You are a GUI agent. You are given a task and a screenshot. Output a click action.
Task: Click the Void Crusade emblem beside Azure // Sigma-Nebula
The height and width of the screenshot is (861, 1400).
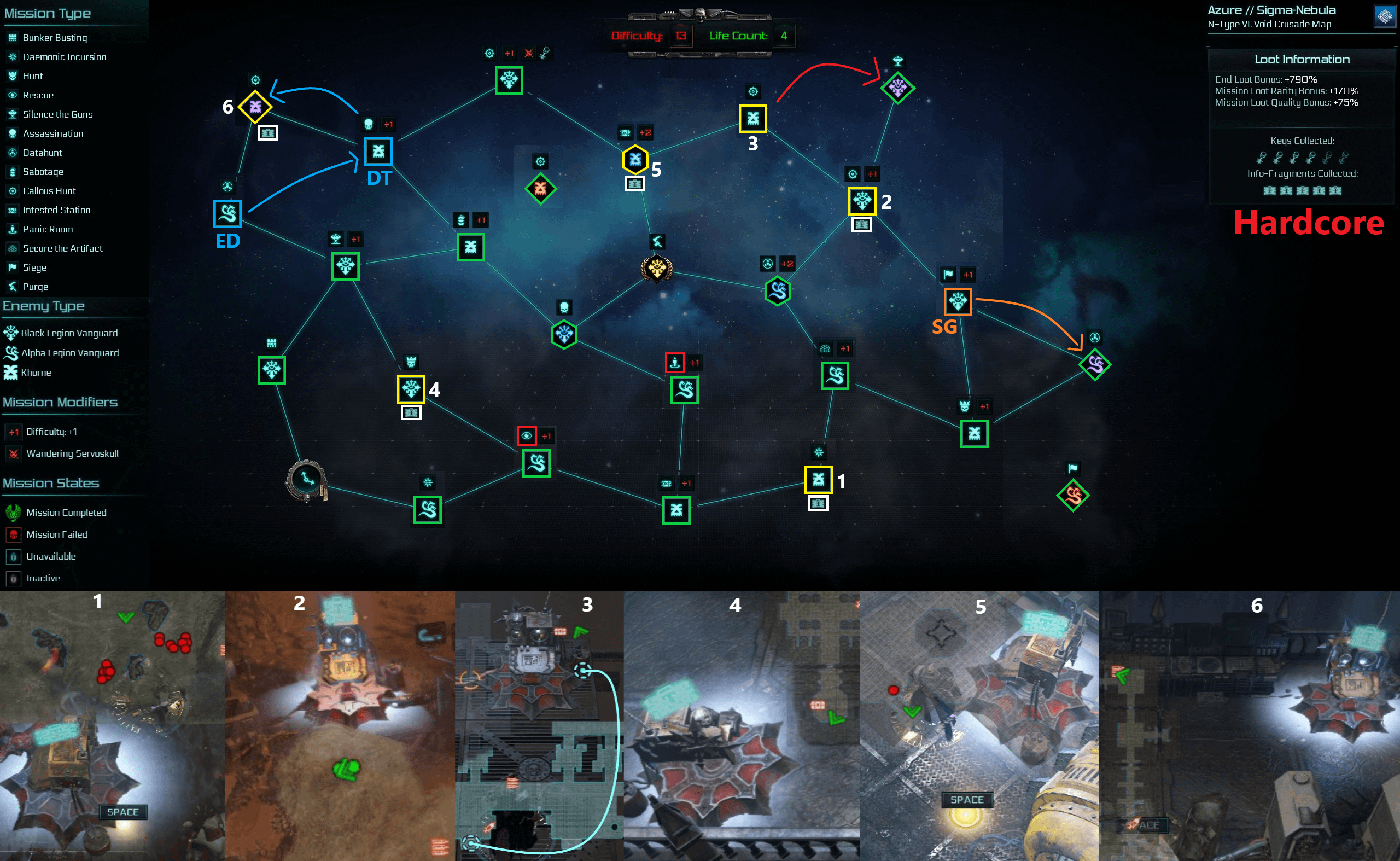1385,16
